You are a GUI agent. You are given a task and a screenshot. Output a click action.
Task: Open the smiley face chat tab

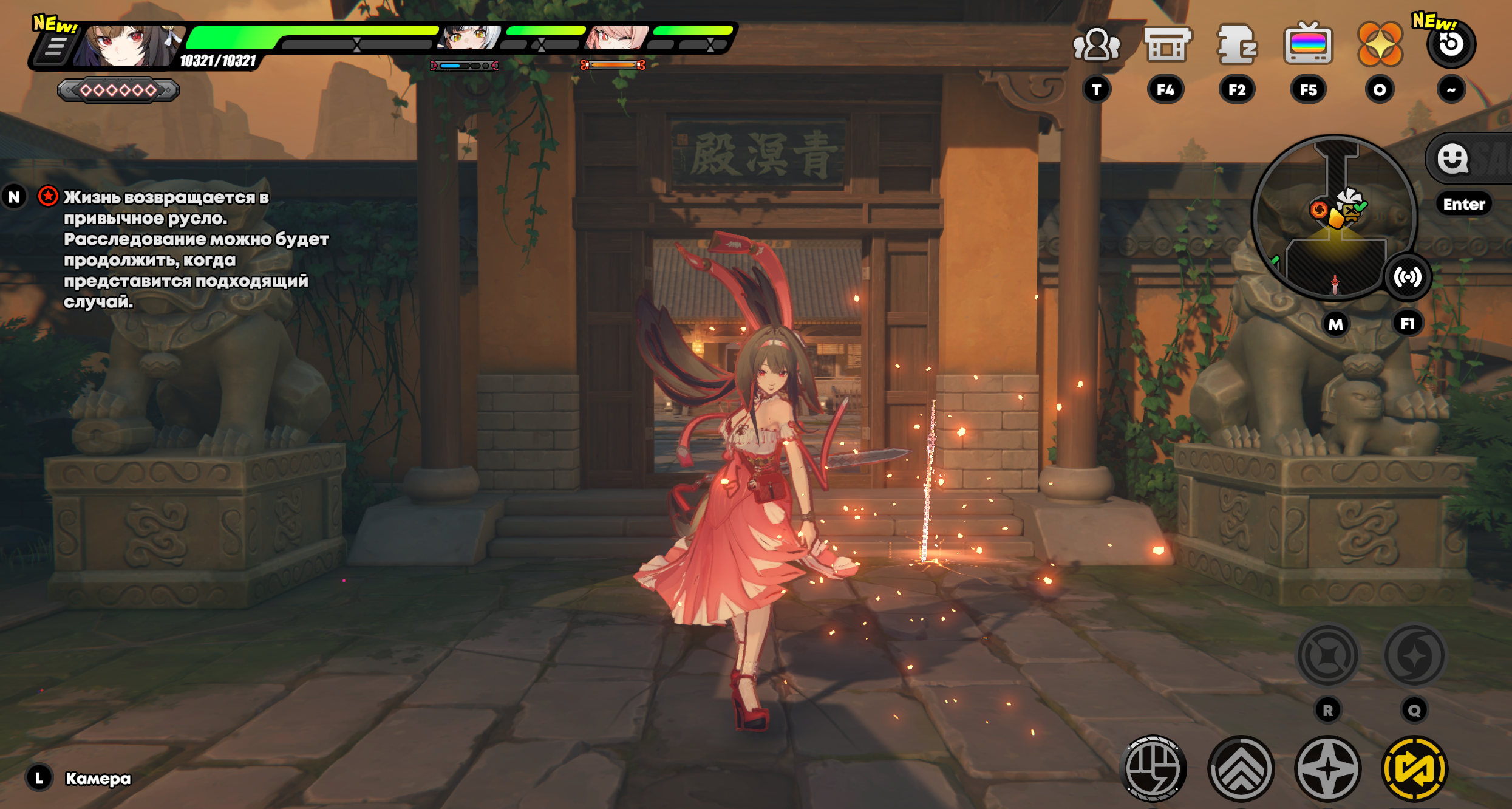1453,159
